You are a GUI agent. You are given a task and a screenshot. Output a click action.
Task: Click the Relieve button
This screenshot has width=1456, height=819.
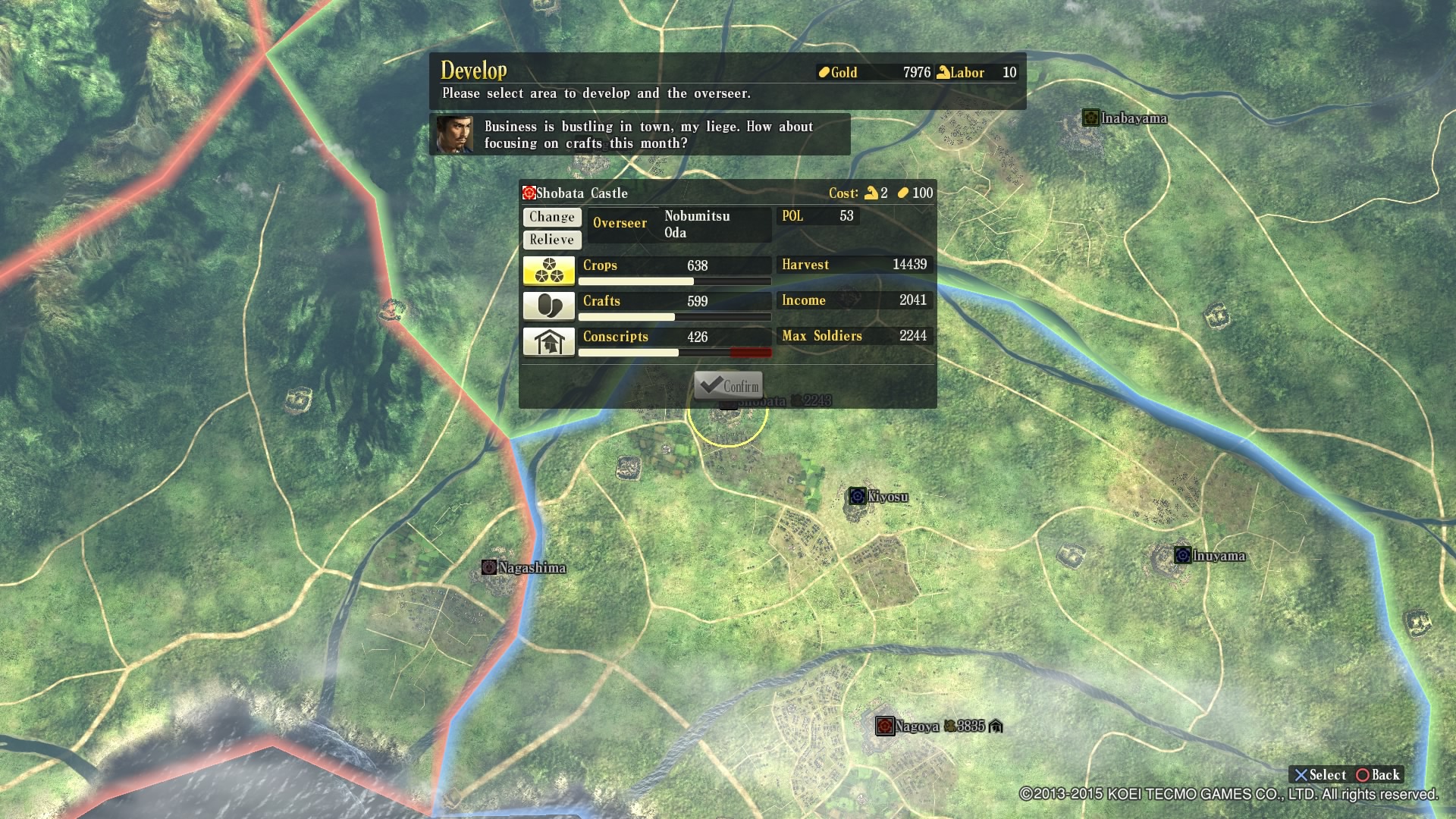pos(552,240)
